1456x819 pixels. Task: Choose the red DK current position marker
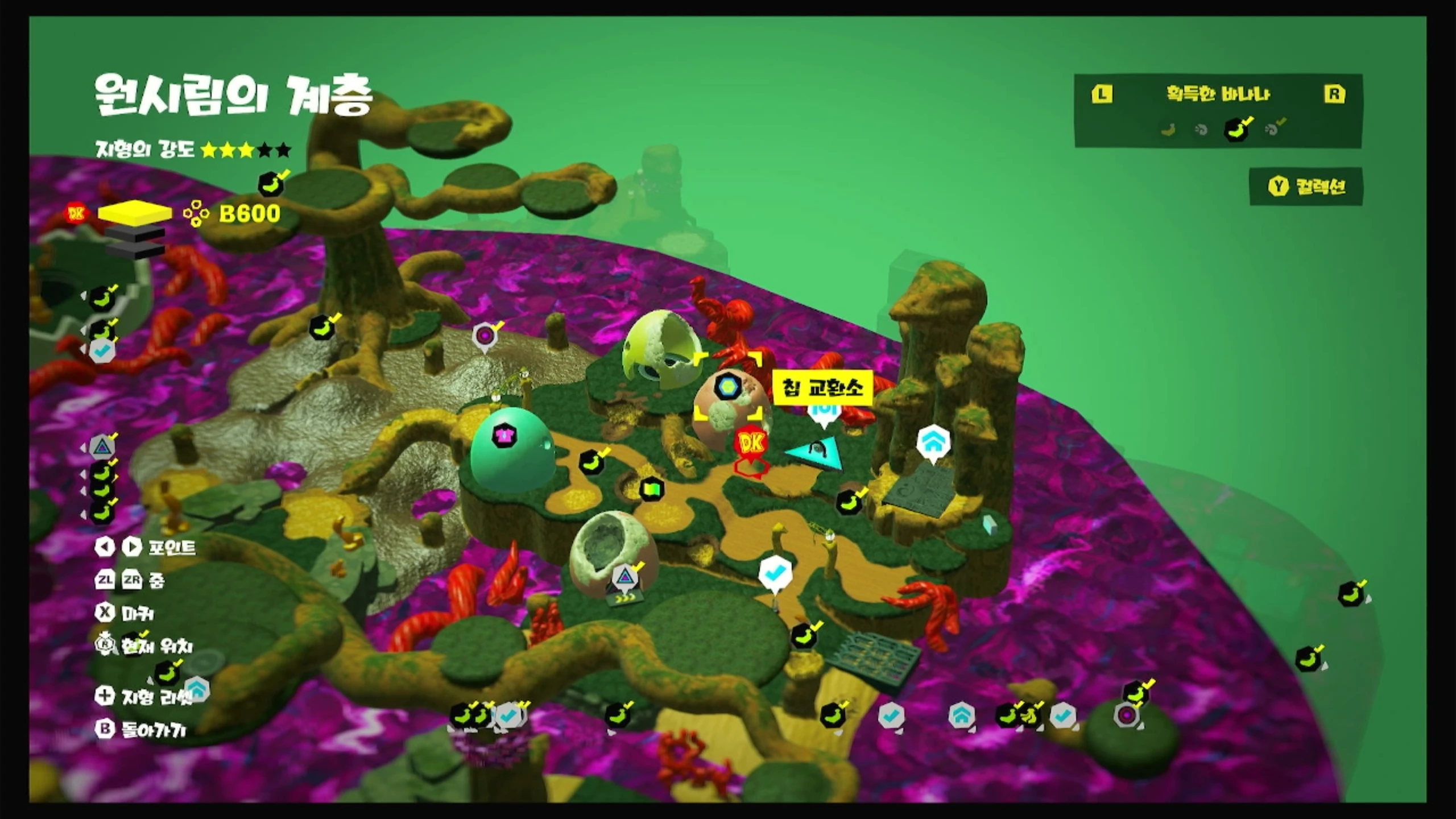[x=751, y=443]
